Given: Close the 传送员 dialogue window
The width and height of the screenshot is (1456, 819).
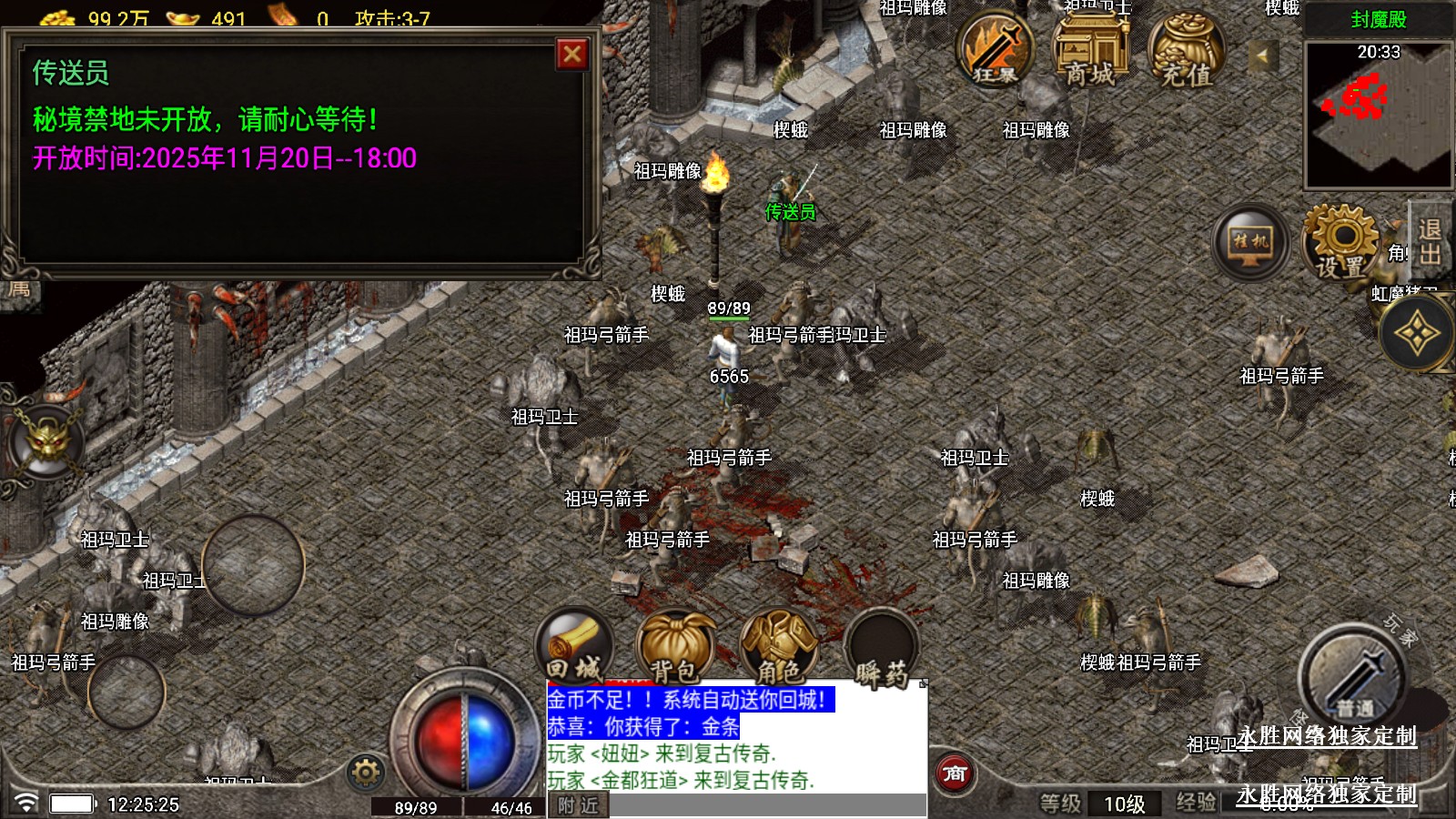Looking at the screenshot, I should (x=572, y=55).
